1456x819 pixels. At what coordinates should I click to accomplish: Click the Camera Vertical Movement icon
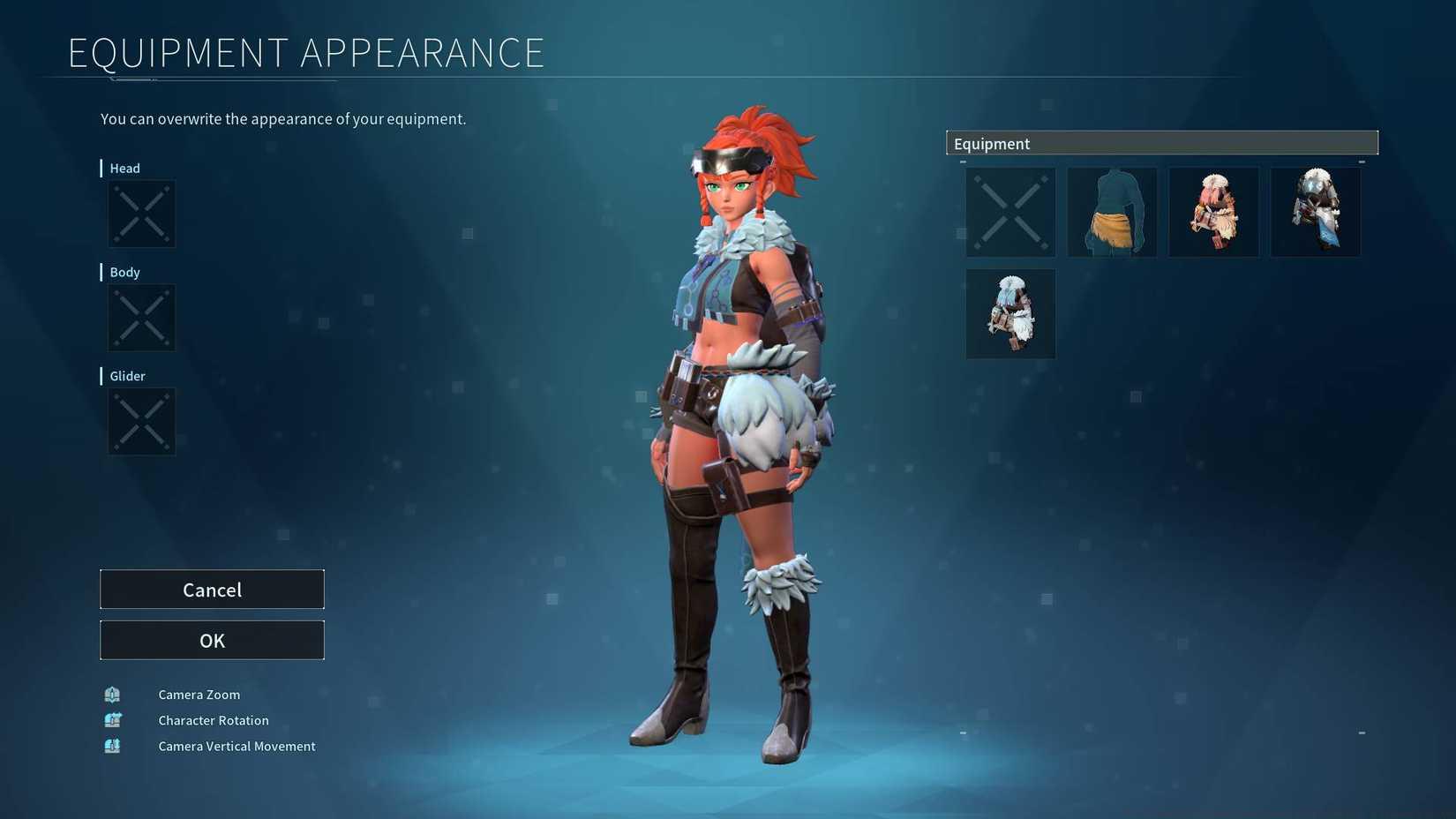coord(112,746)
